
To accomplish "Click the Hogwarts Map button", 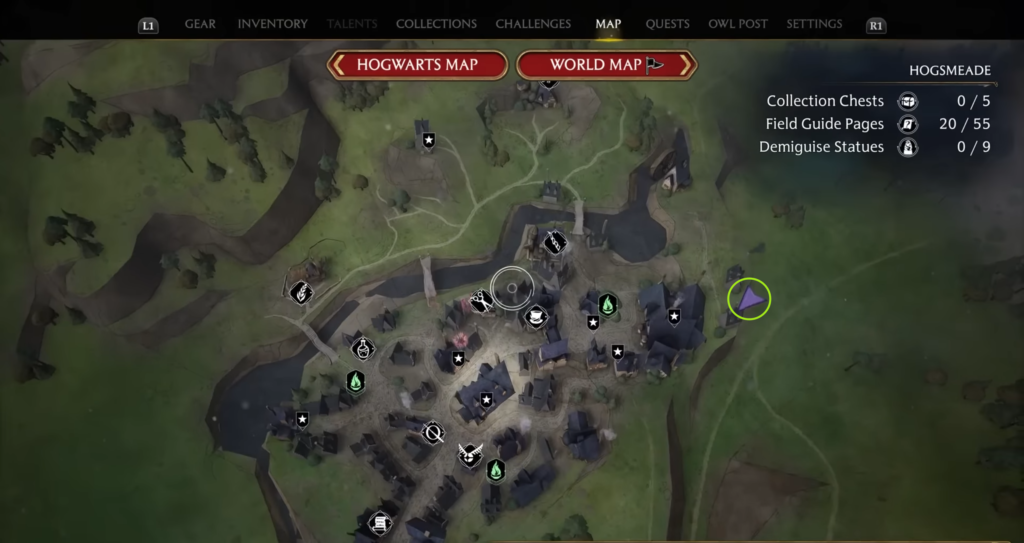I will click(x=418, y=65).
